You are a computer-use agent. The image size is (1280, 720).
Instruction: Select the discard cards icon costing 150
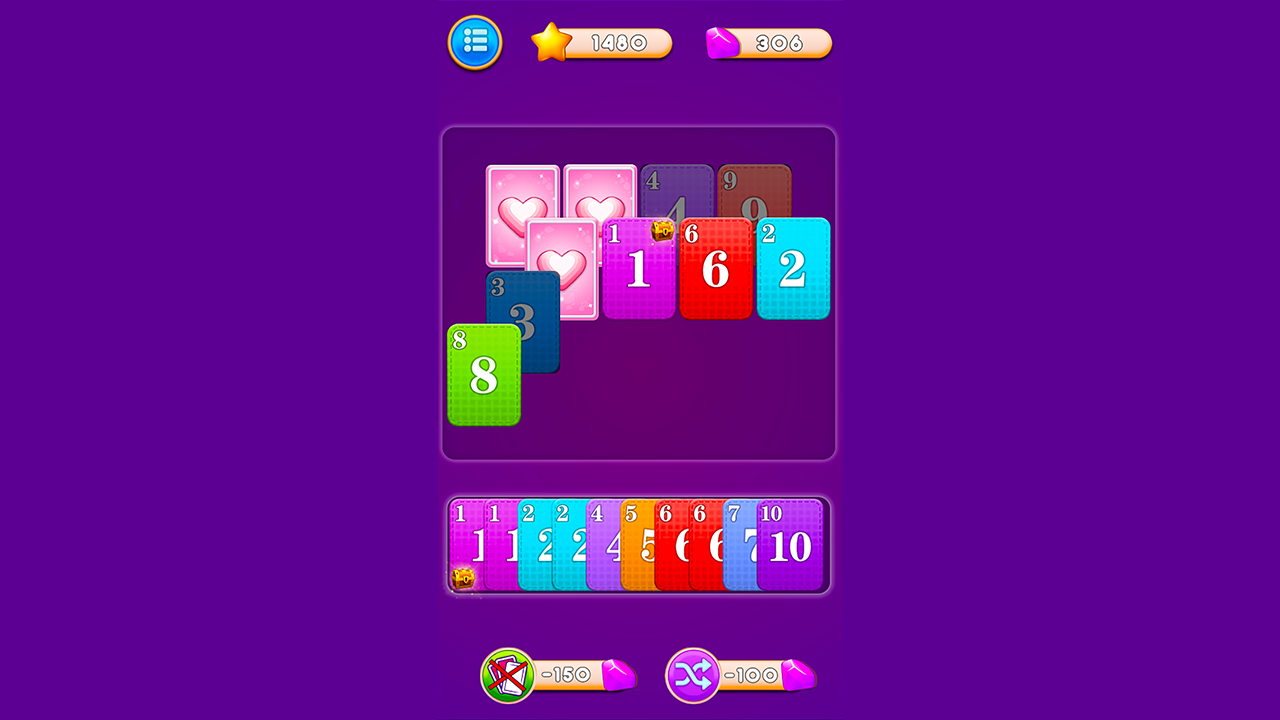pyautogui.click(x=509, y=676)
